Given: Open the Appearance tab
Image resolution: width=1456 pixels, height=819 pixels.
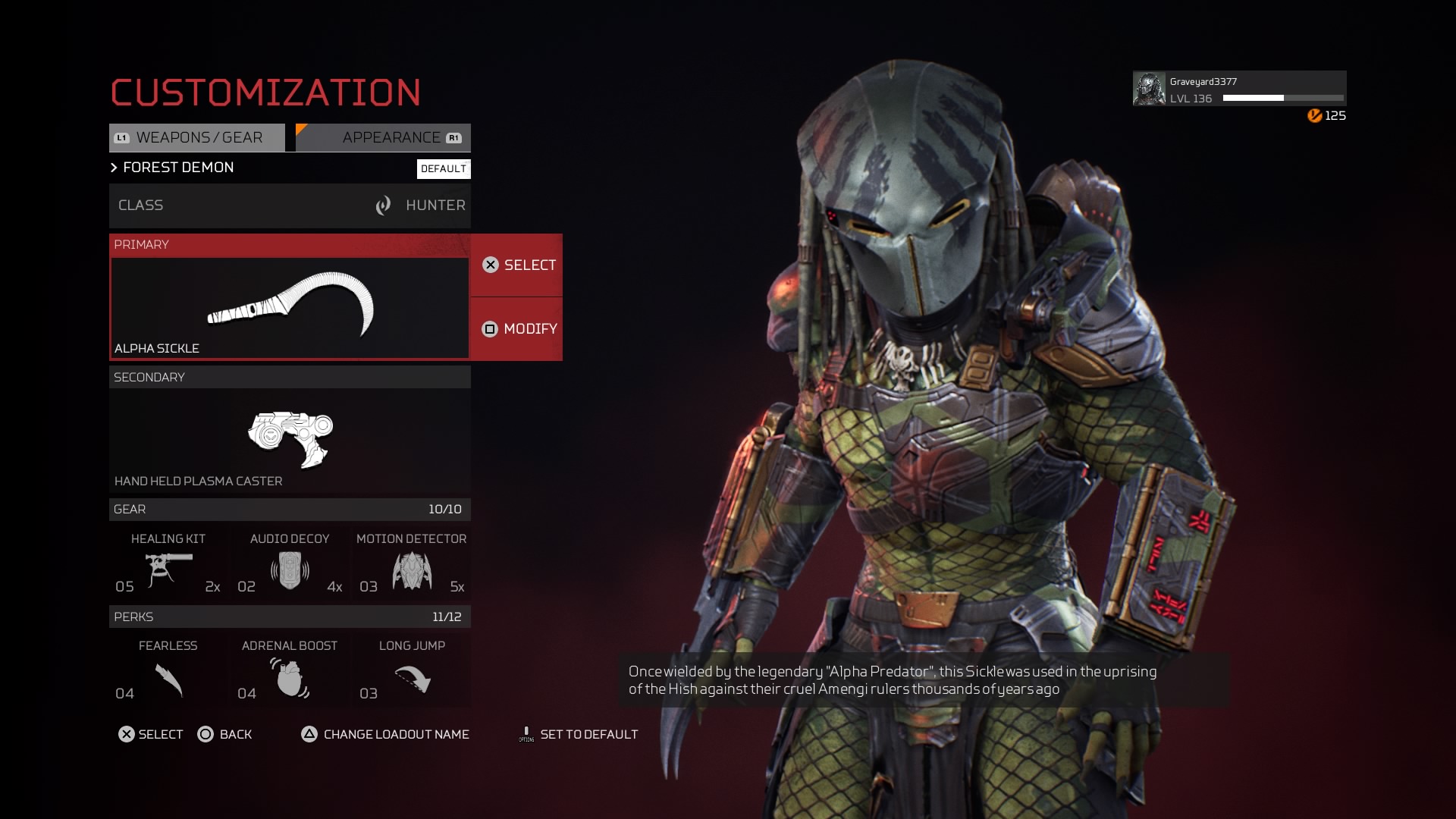Looking at the screenshot, I should point(384,138).
